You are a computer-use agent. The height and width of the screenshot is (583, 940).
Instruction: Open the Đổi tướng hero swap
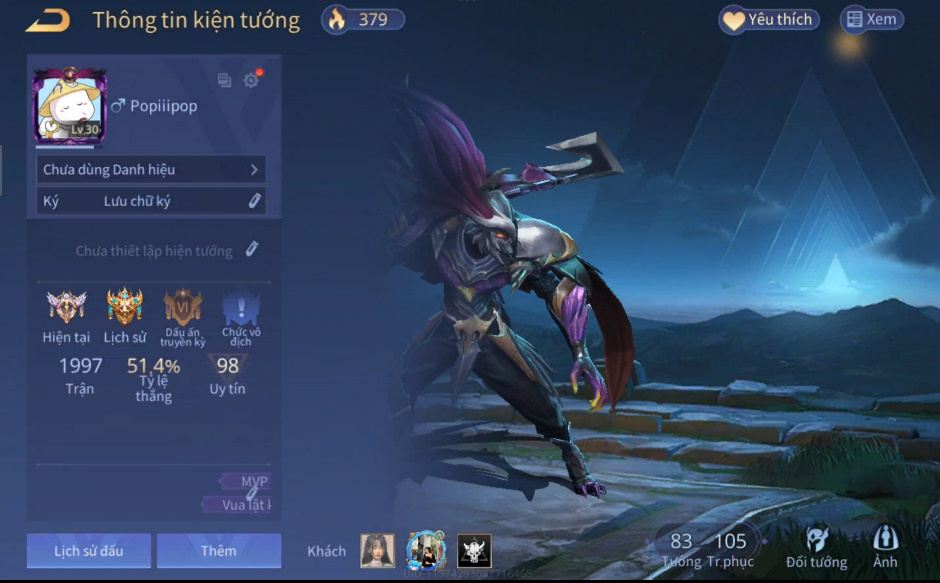tap(816, 548)
